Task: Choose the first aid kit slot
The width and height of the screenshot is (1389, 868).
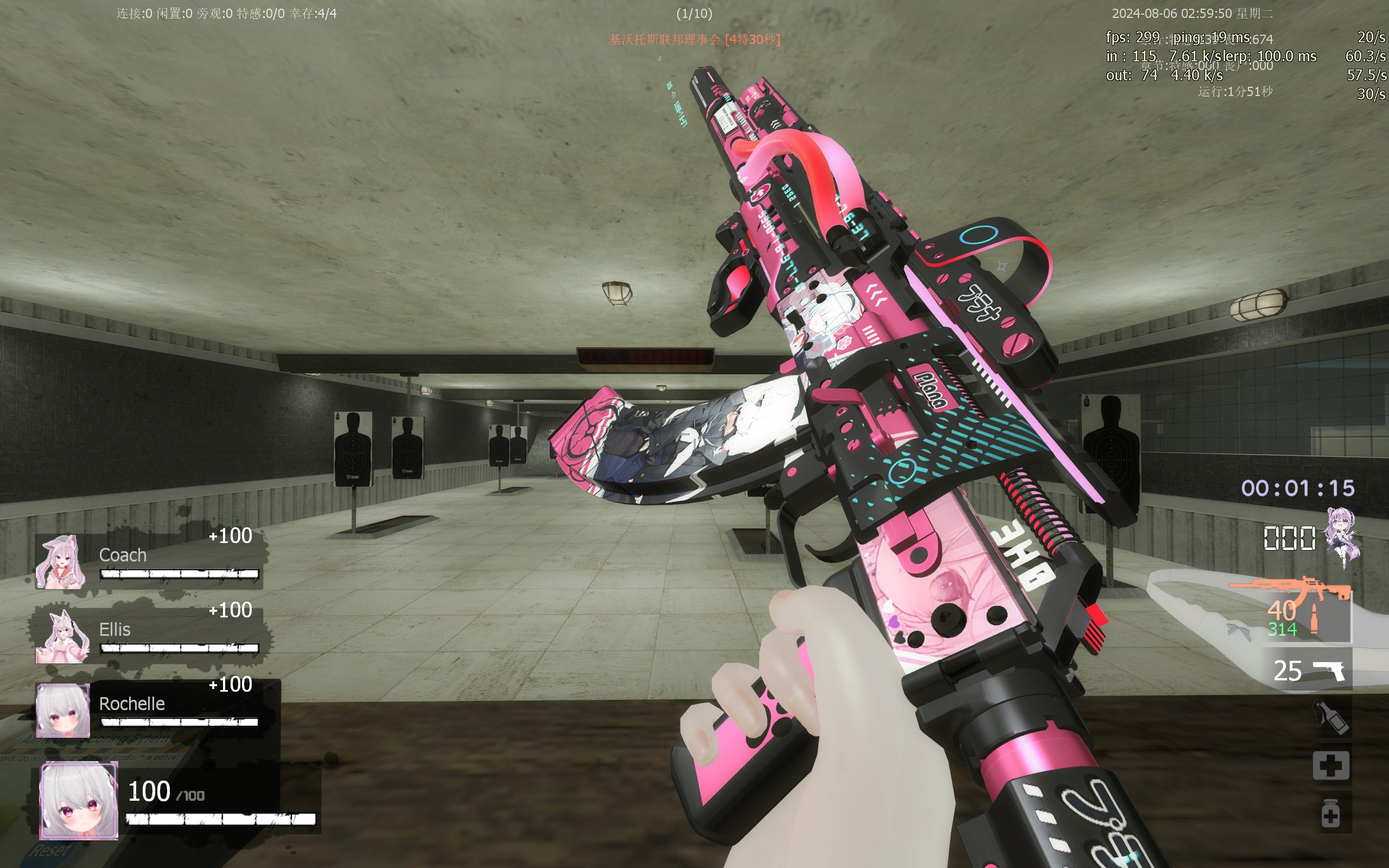Action: [x=1330, y=765]
